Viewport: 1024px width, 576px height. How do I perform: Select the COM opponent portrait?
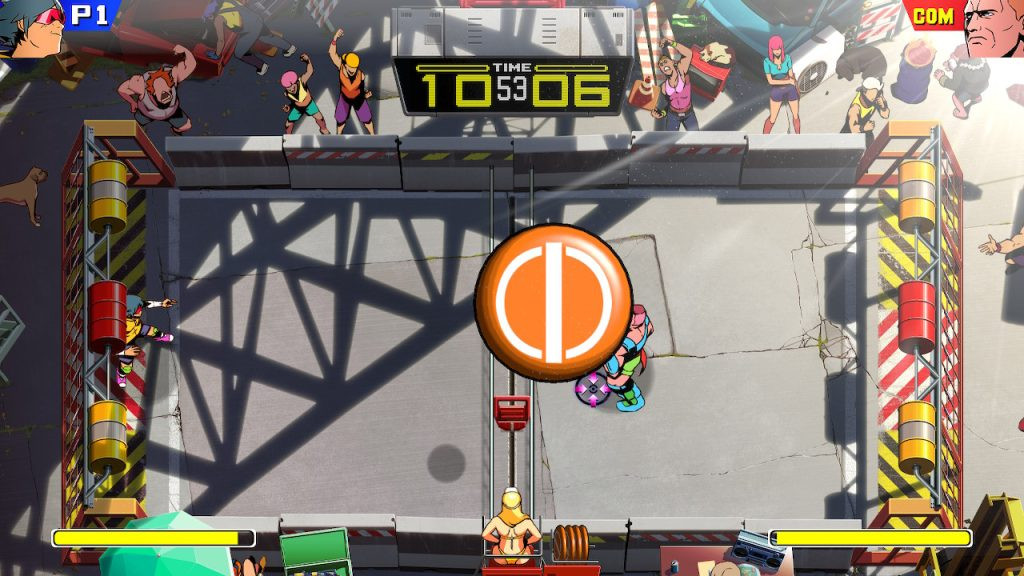click(x=994, y=26)
